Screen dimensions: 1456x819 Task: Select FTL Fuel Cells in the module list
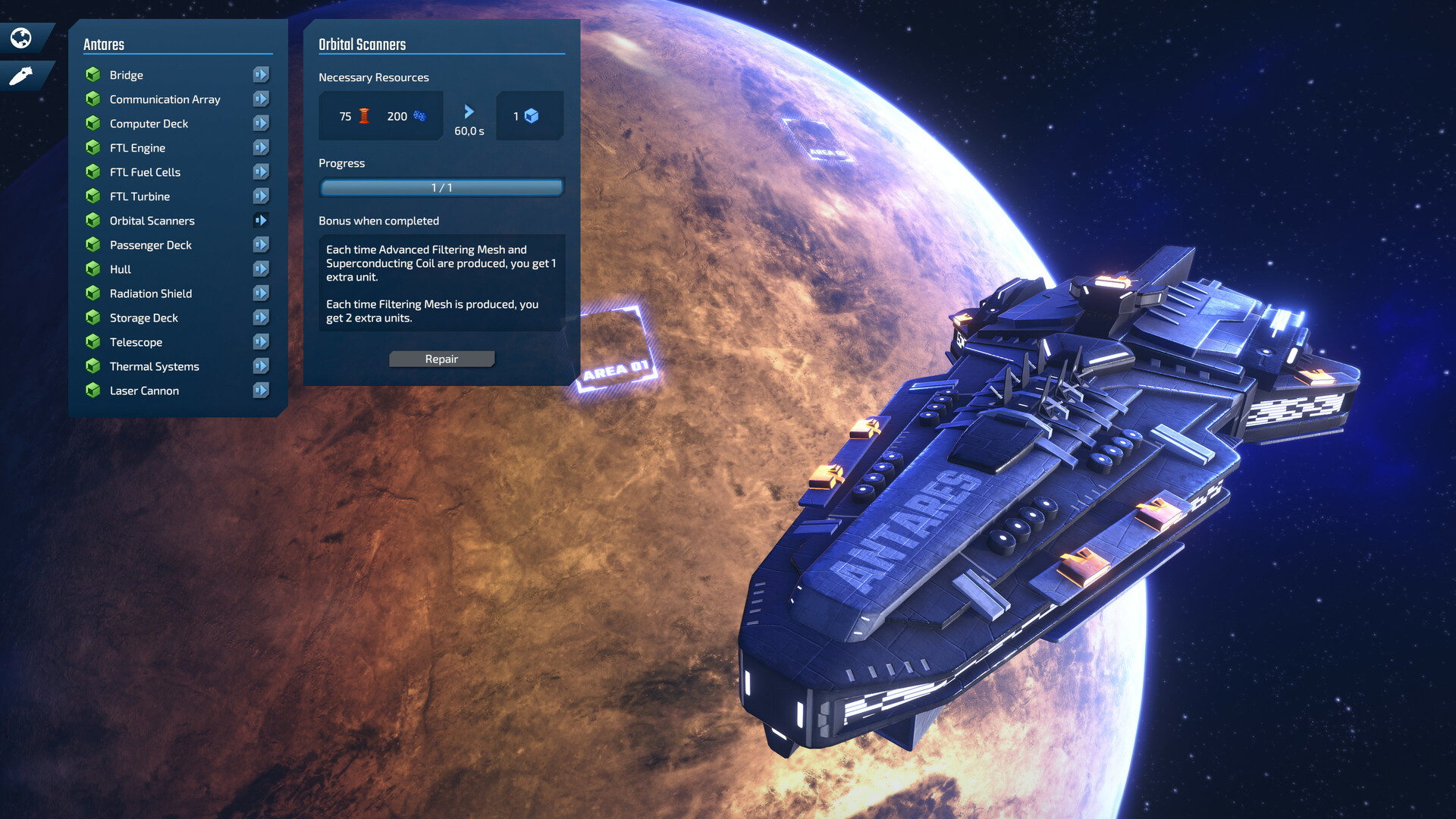pyautogui.click(x=144, y=172)
